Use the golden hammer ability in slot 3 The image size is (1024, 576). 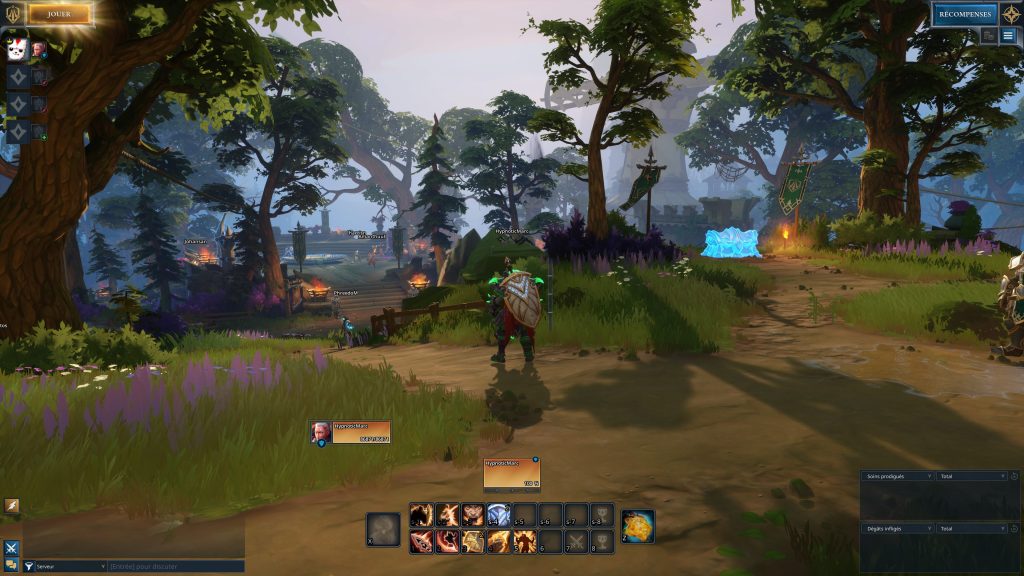(x=473, y=541)
